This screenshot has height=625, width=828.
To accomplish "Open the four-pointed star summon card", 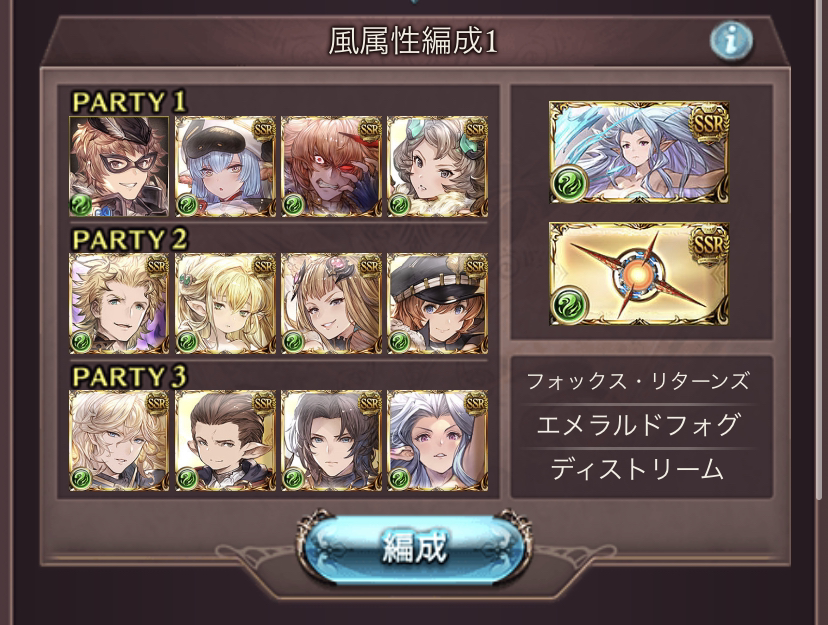I will pyautogui.click(x=639, y=273).
